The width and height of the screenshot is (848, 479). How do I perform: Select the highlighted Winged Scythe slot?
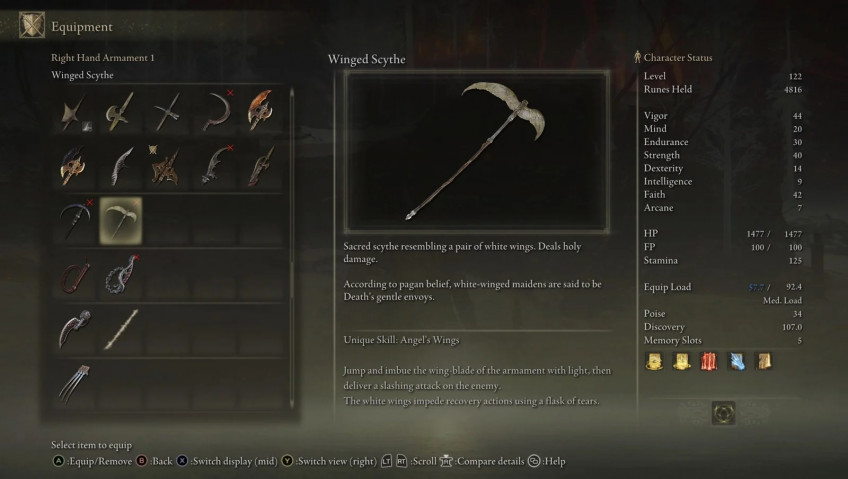click(x=121, y=220)
